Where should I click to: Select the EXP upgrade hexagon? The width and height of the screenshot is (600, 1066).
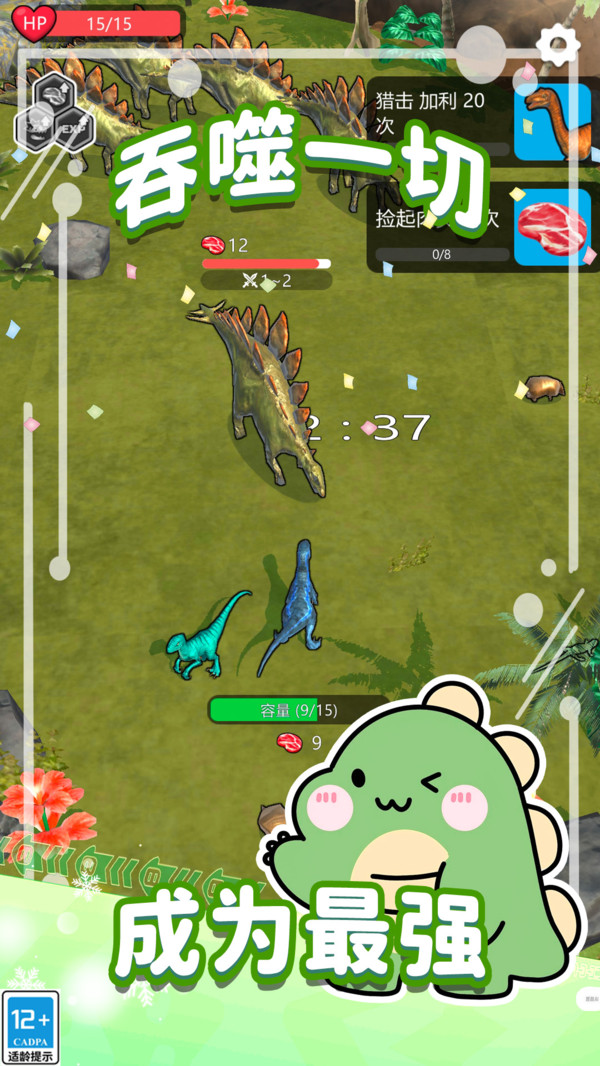click(73, 130)
